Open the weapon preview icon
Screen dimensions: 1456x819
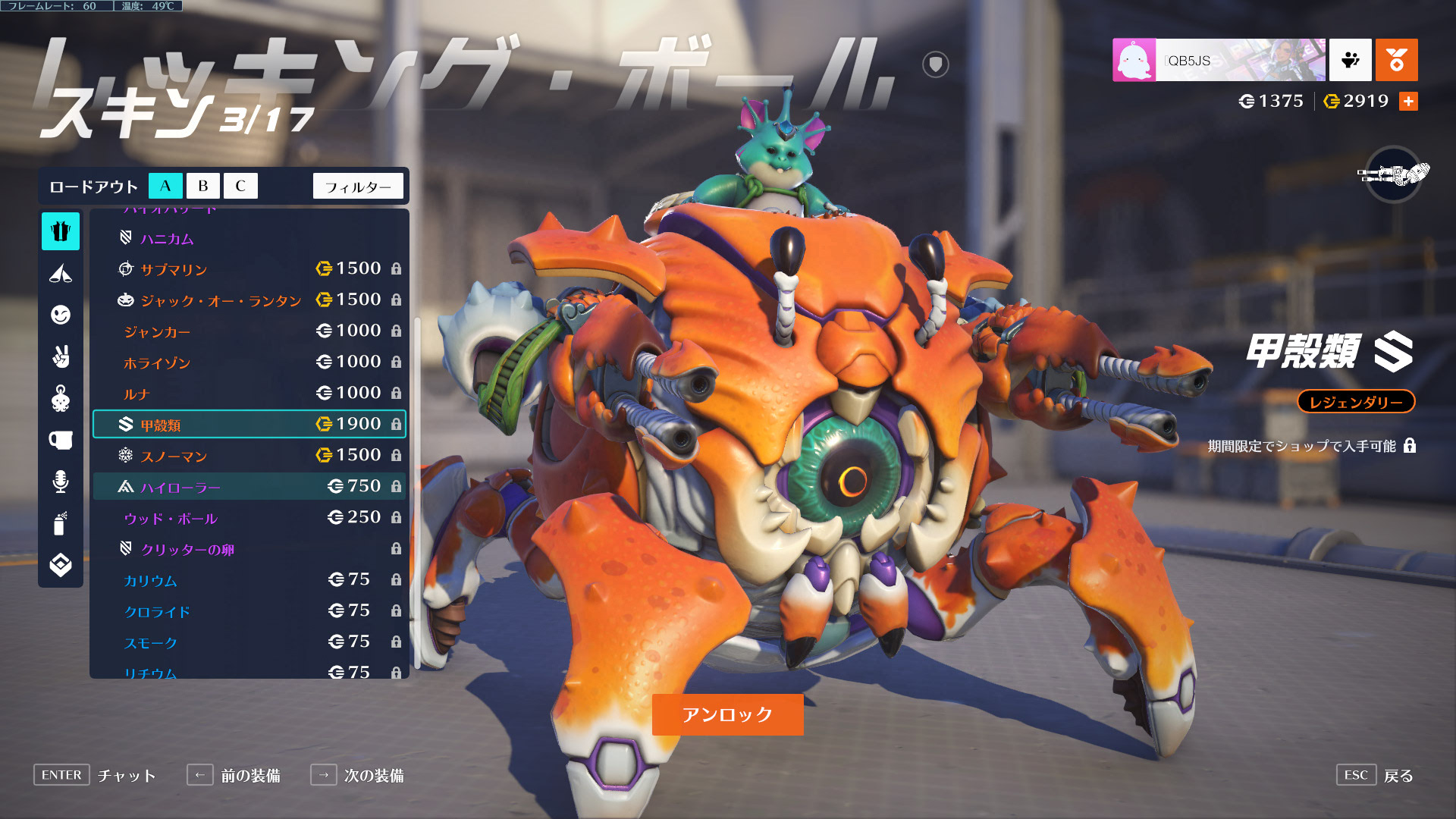(1393, 174)
